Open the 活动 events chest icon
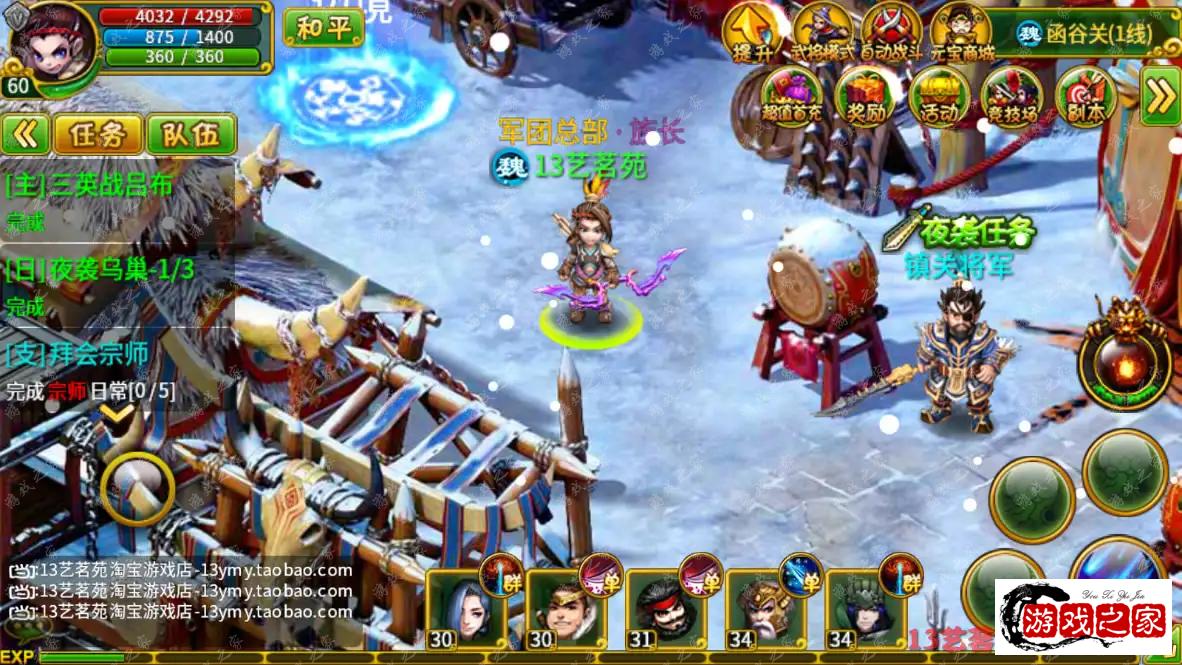The image size is (1182, 665). pos(939,97)
